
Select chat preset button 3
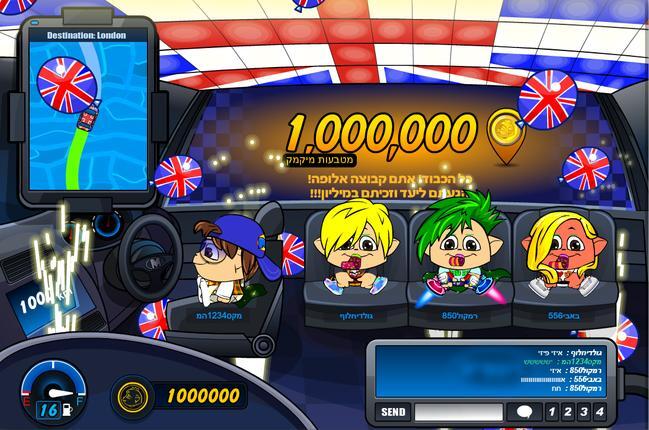point(583,412)
